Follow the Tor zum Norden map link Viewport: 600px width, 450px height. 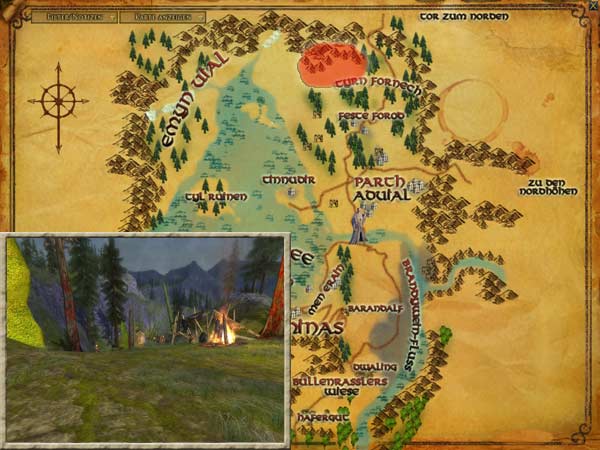point(464,16)
